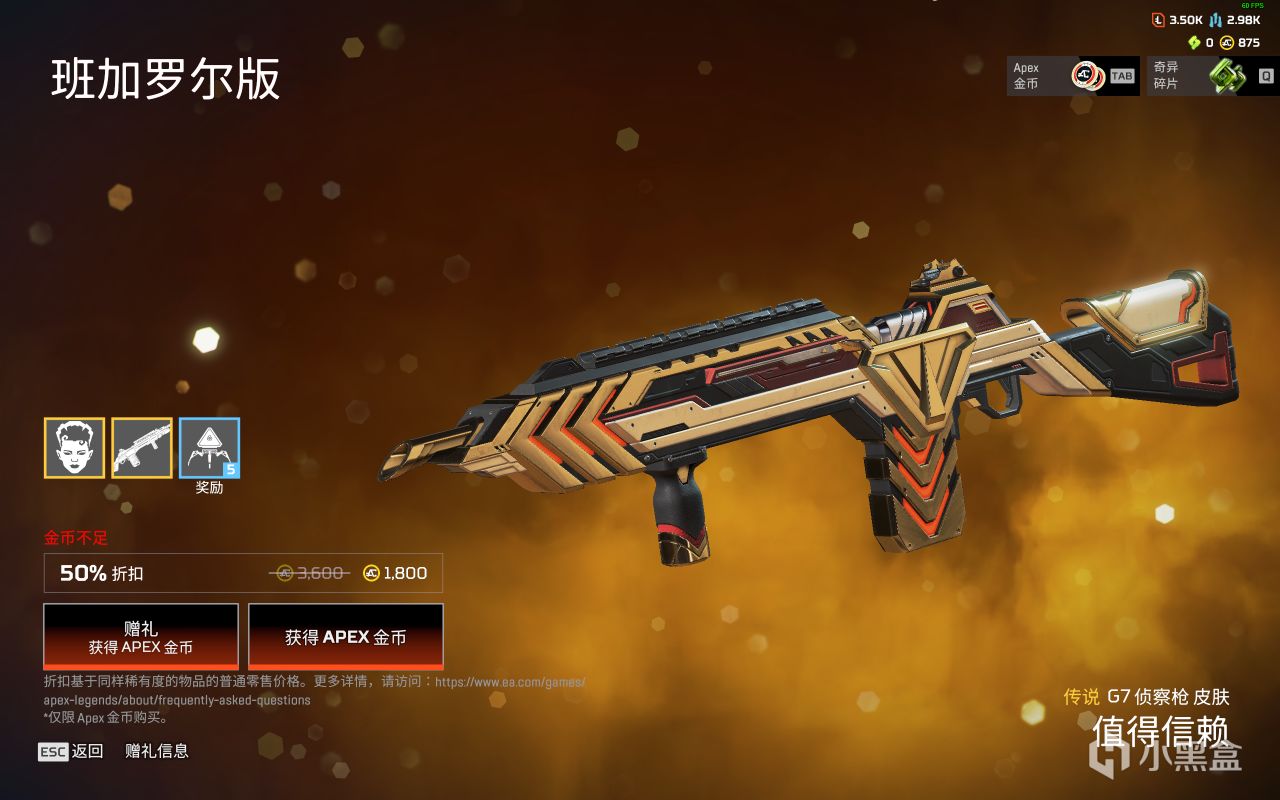Click the 赠礼 gift button
Viewport: 1280px width, 800px height.
tap(141, 636)
